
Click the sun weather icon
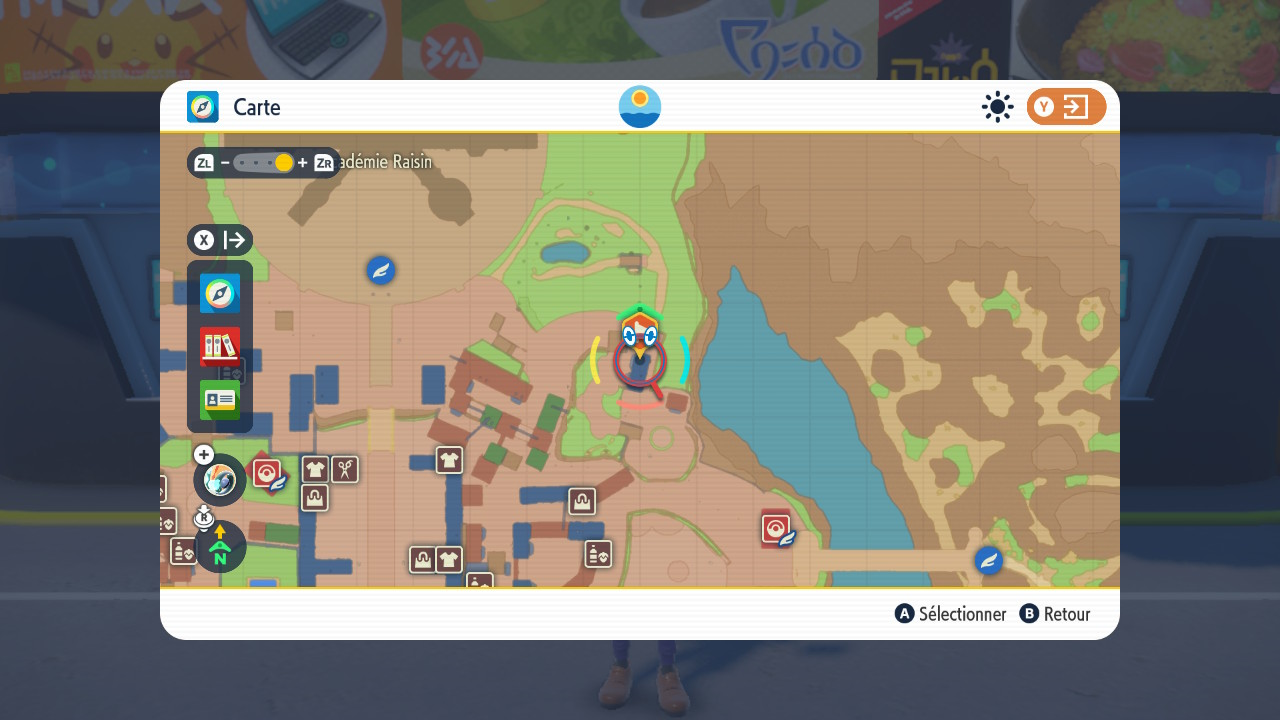click(x=997, y=107)
